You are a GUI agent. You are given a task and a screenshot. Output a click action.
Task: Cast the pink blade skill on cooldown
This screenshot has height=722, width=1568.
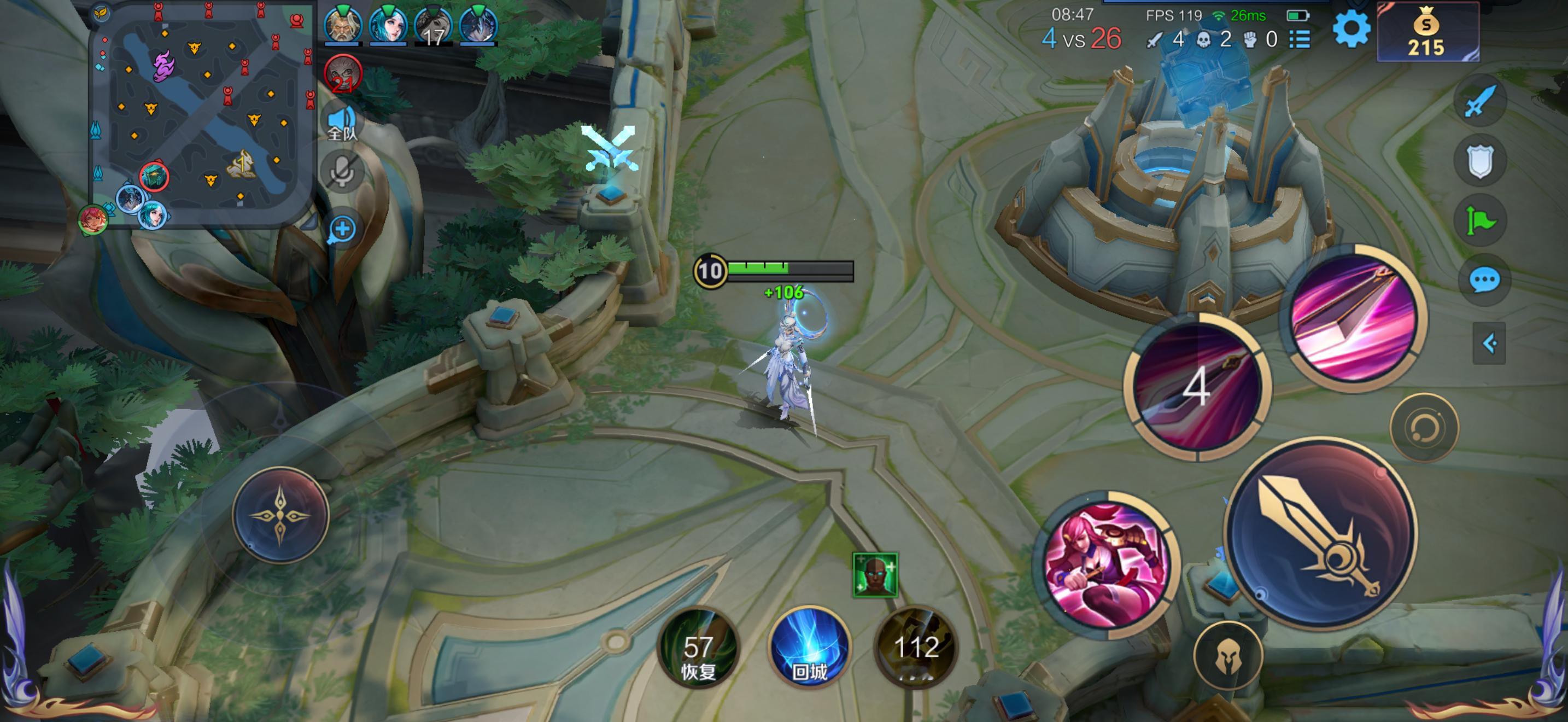click(x=1197, y=387)
